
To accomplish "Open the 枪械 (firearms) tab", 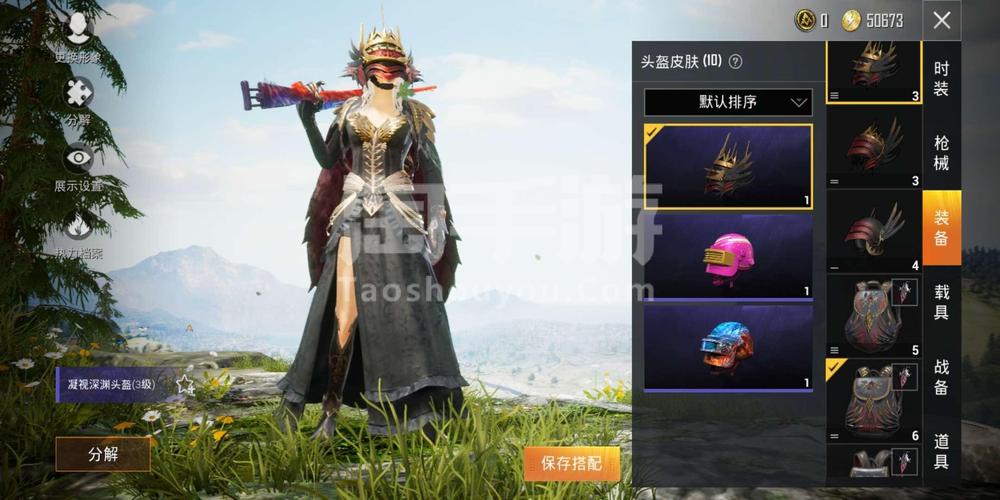I will (x=941, y=153).
